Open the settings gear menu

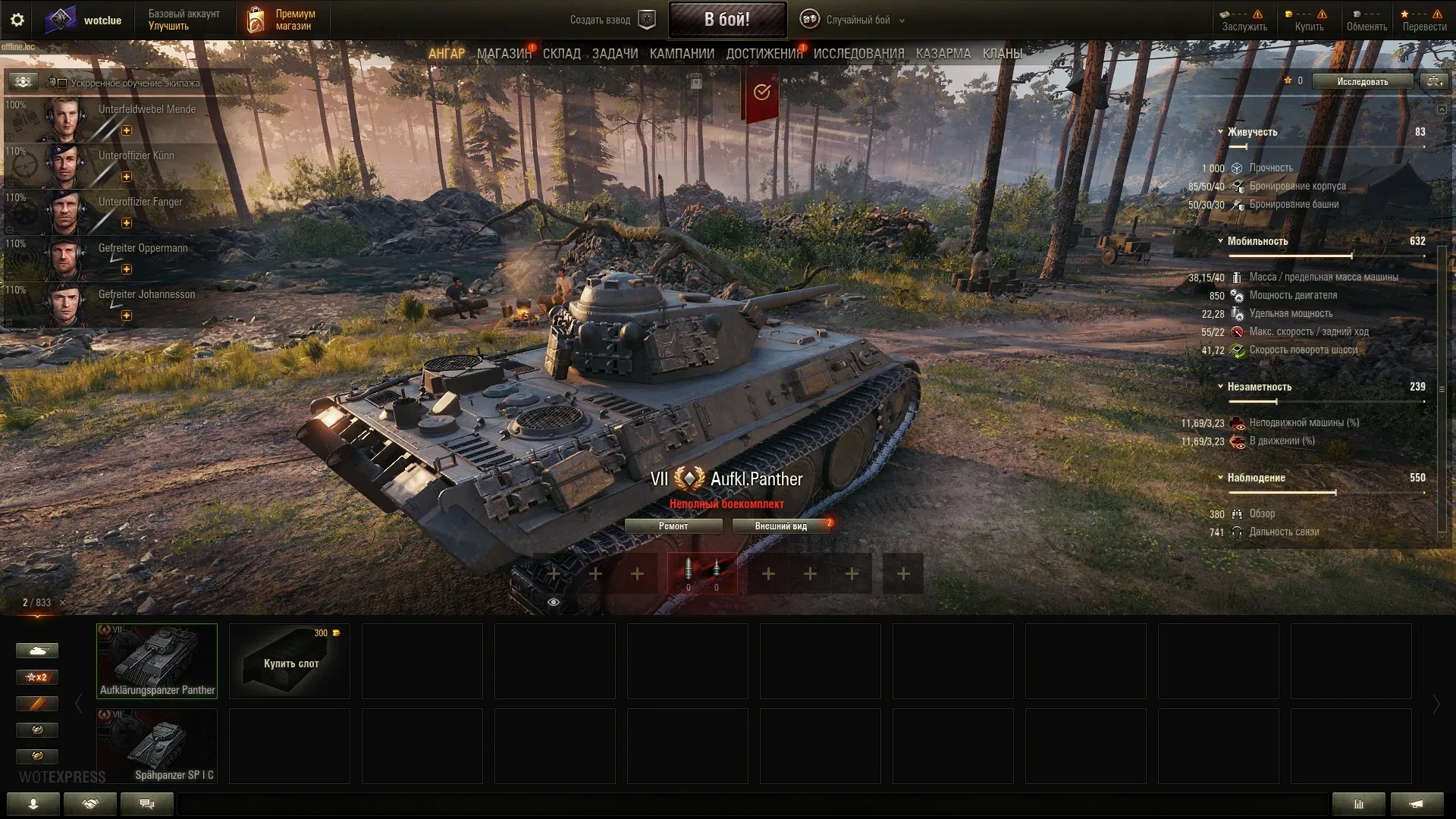tap(17, 20)
